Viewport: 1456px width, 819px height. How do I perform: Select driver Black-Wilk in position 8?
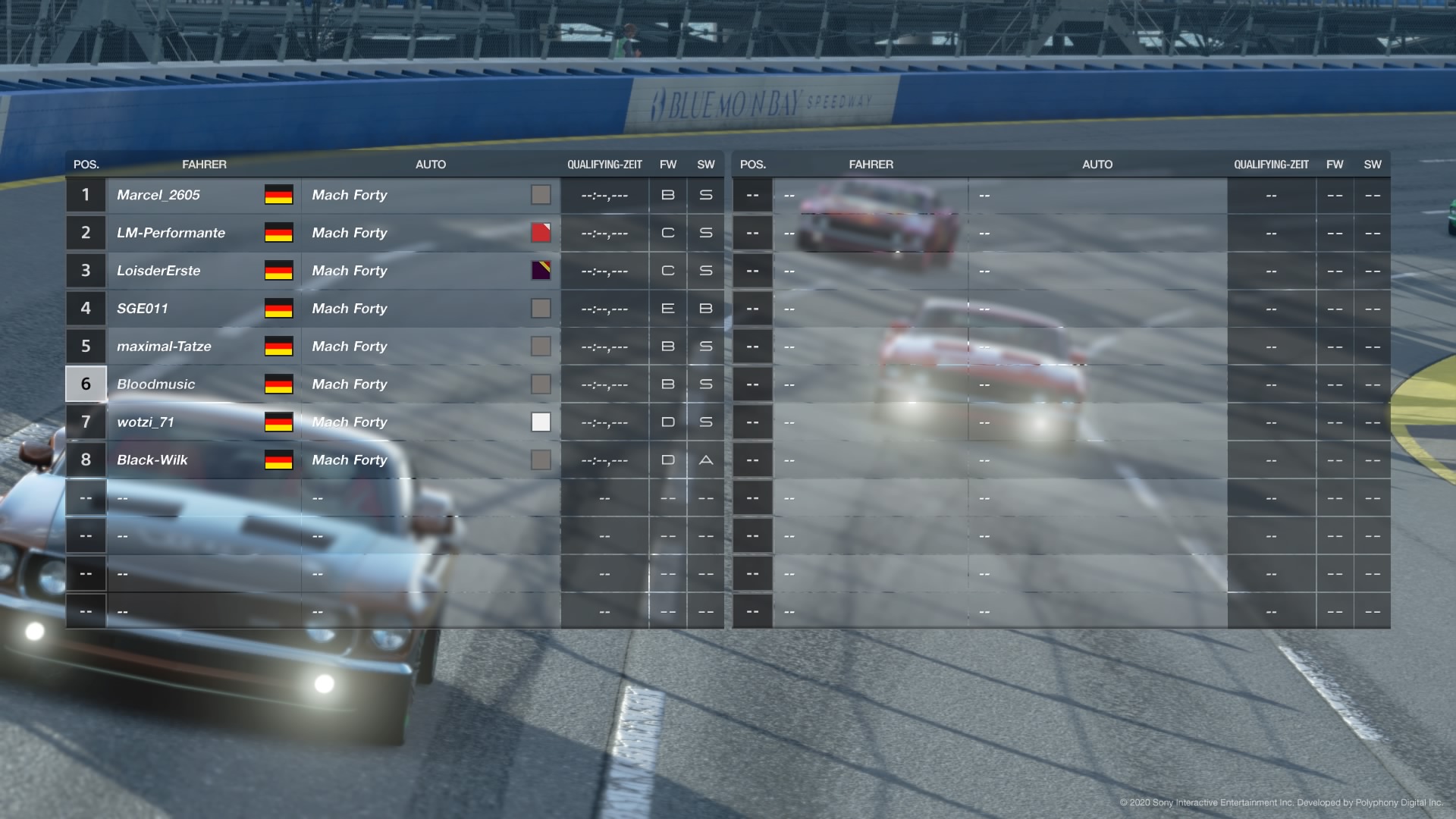(152, 460)
